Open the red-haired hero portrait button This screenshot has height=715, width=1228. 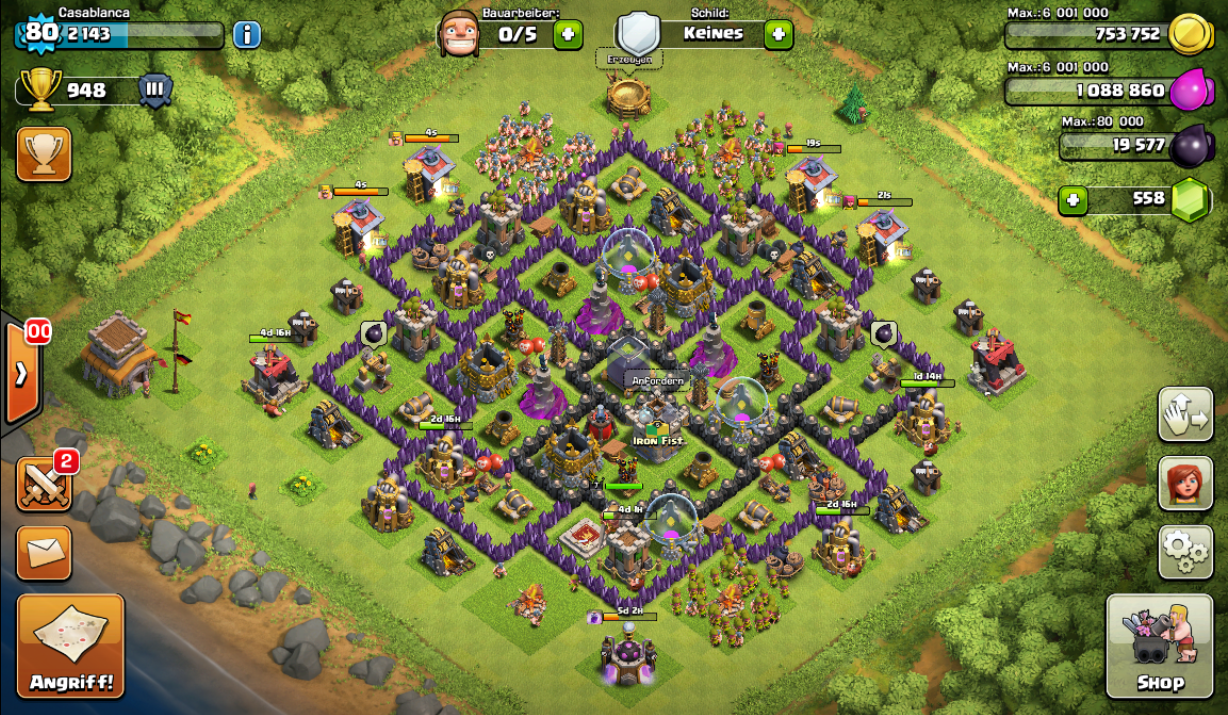click(1185, 483)
